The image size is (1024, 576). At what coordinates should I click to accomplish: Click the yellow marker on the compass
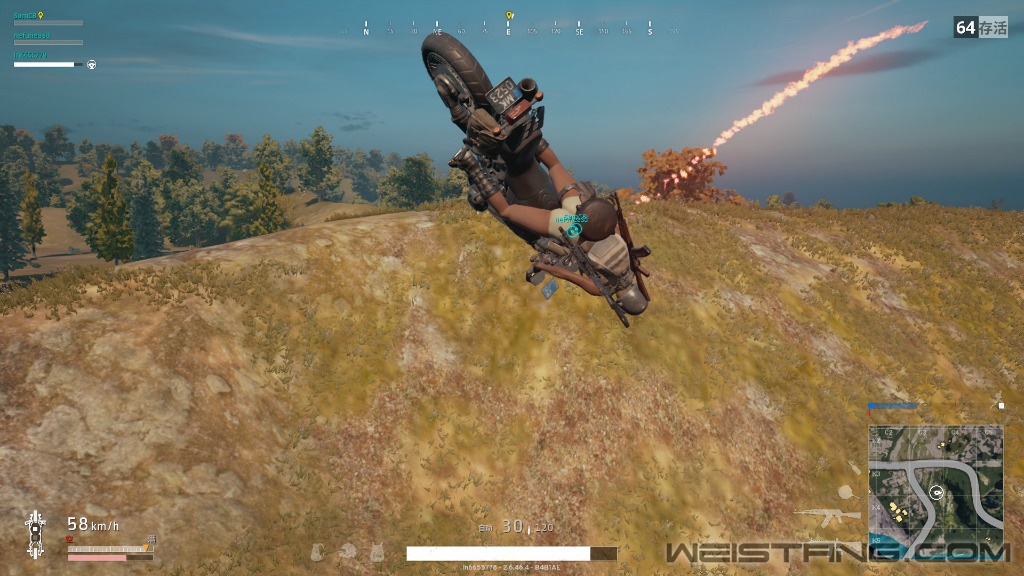pyautogui.click(x=509, y=16)
